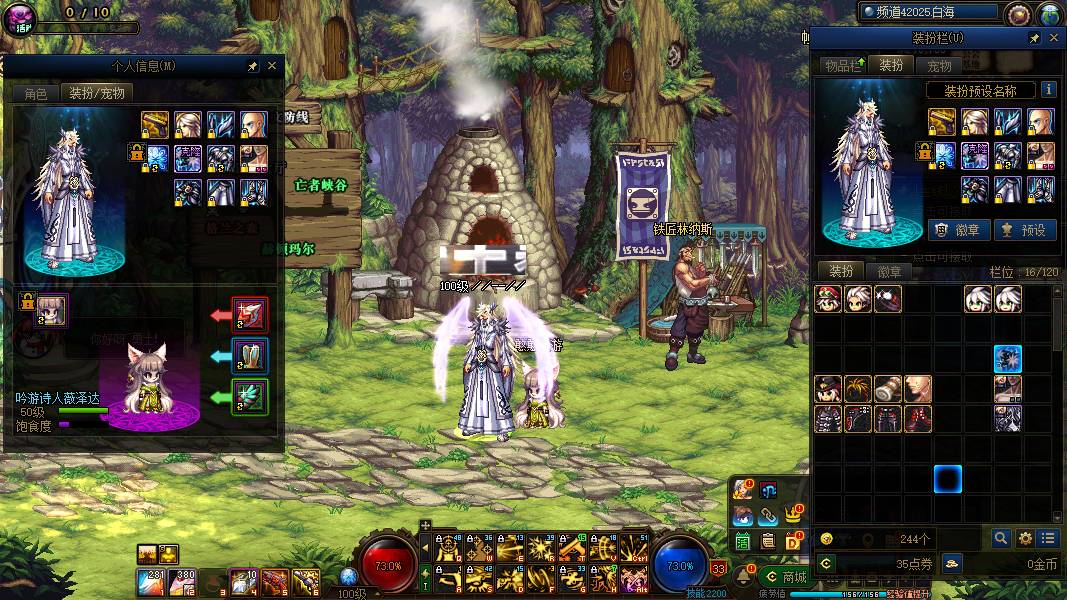This screenshot has width=1067, height=600.
Task: Switch to the 宠物 pet tab
Action: 939,66
